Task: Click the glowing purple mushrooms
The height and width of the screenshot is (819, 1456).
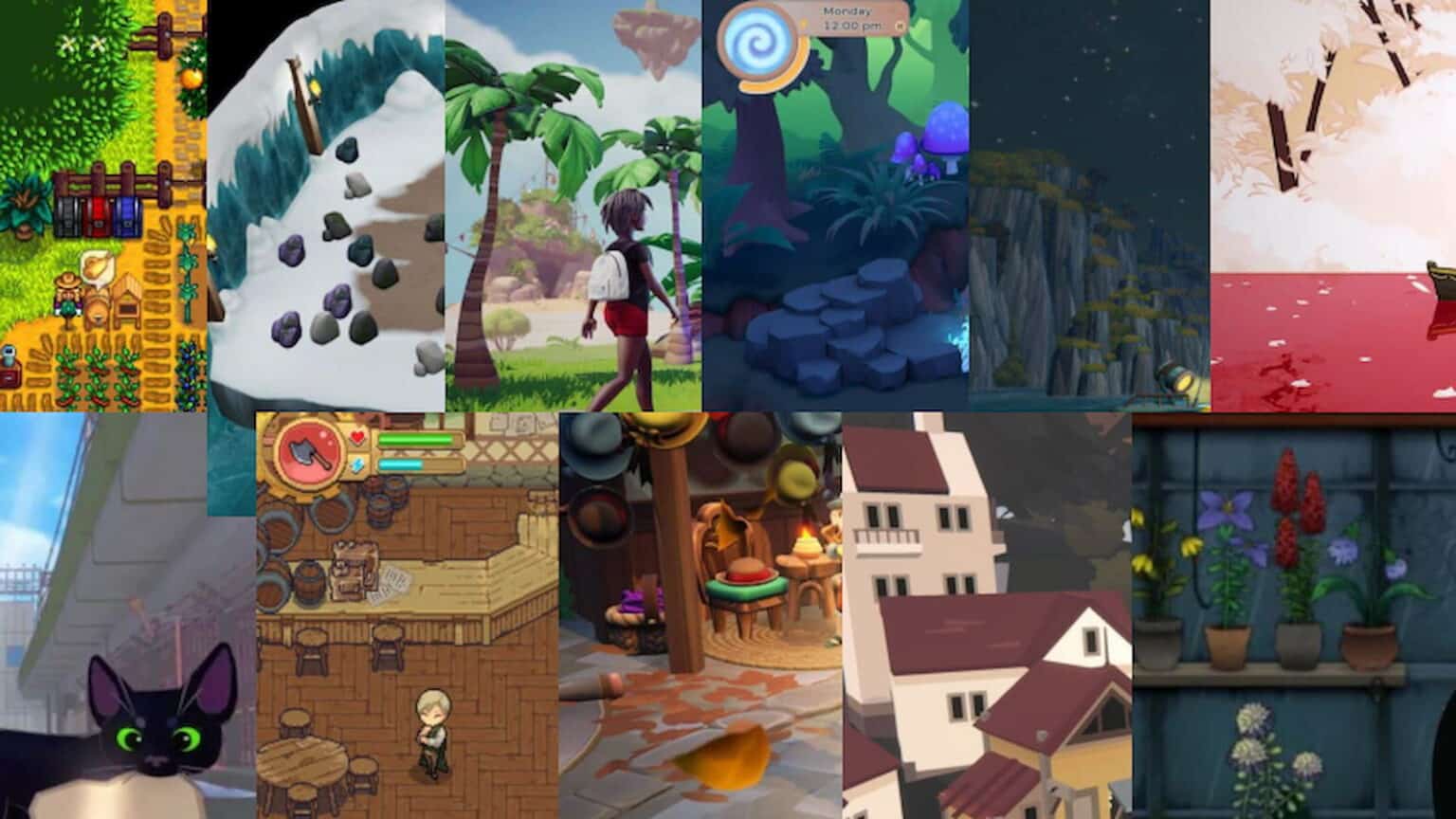Action: click(915, 147)
